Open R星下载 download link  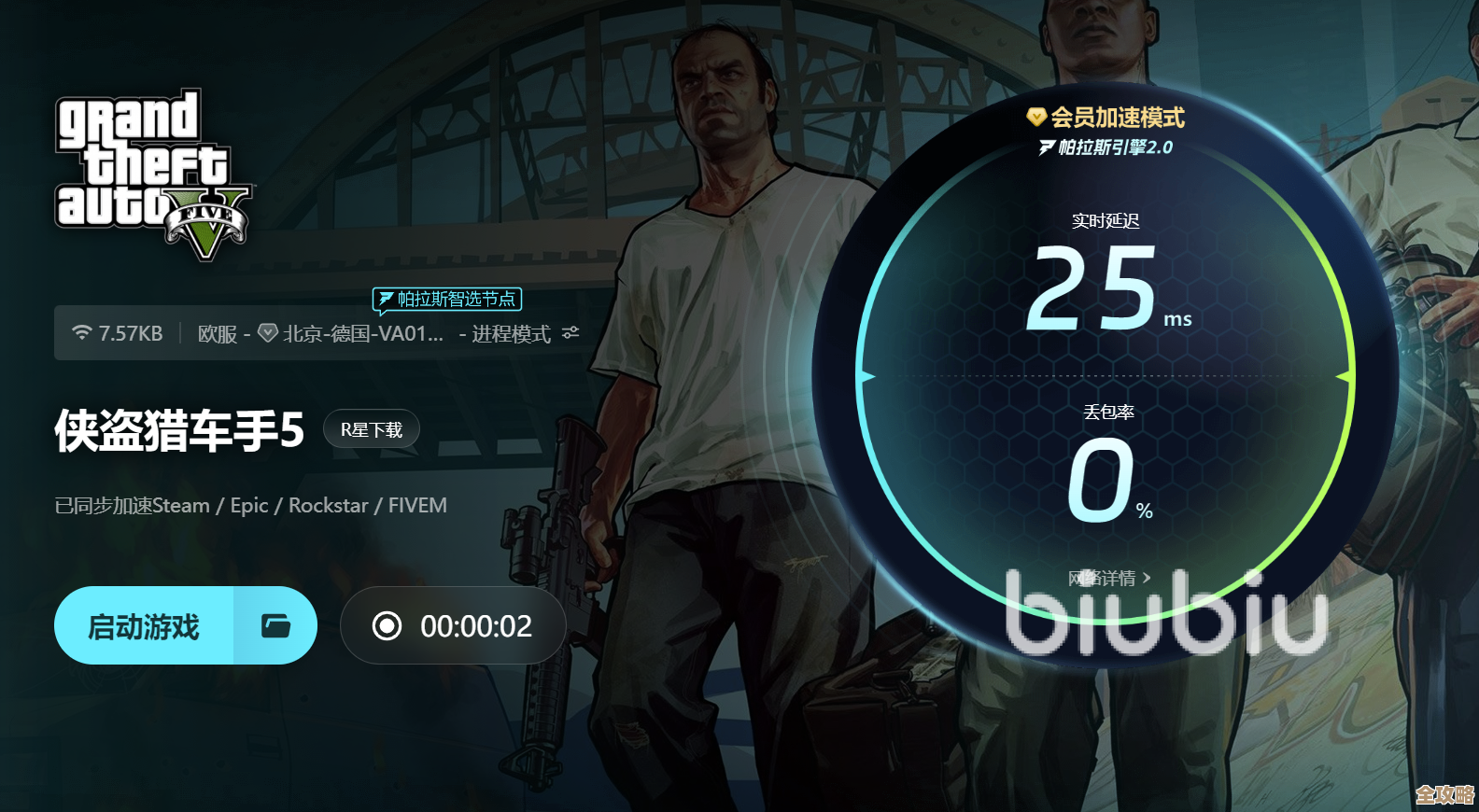pyautogui.click(x=371, y=428)
